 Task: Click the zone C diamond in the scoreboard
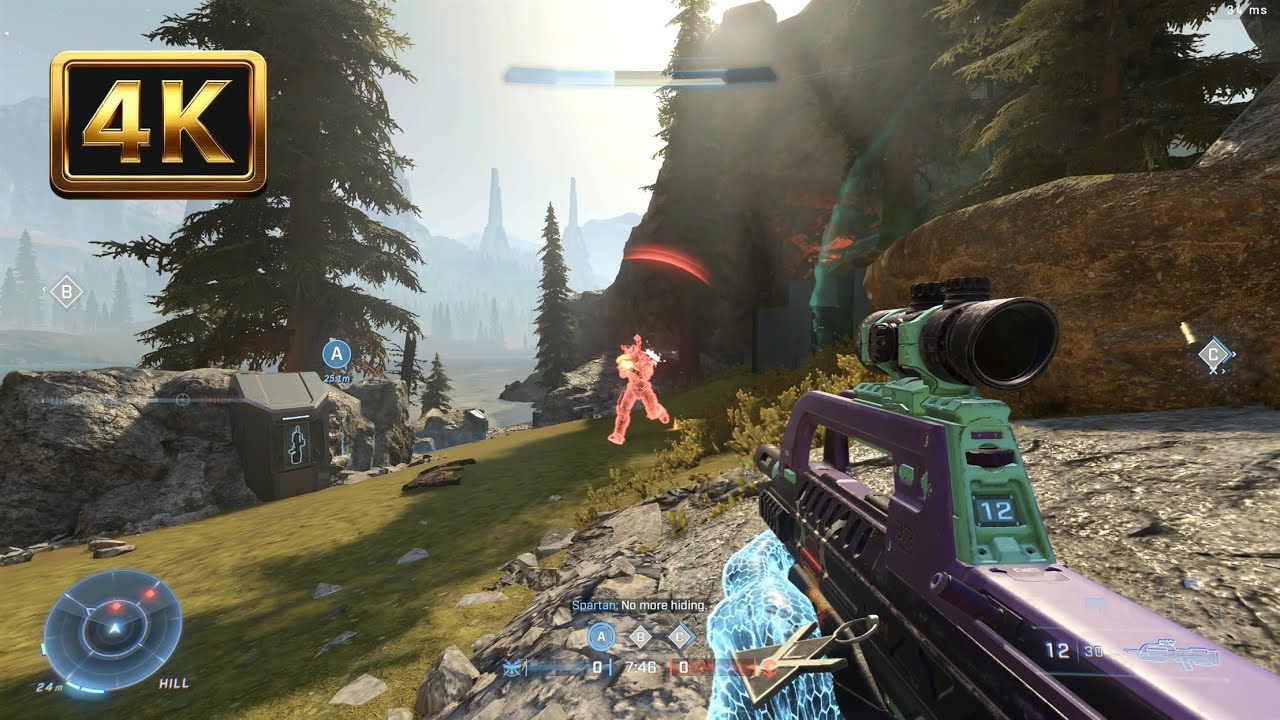681,636
